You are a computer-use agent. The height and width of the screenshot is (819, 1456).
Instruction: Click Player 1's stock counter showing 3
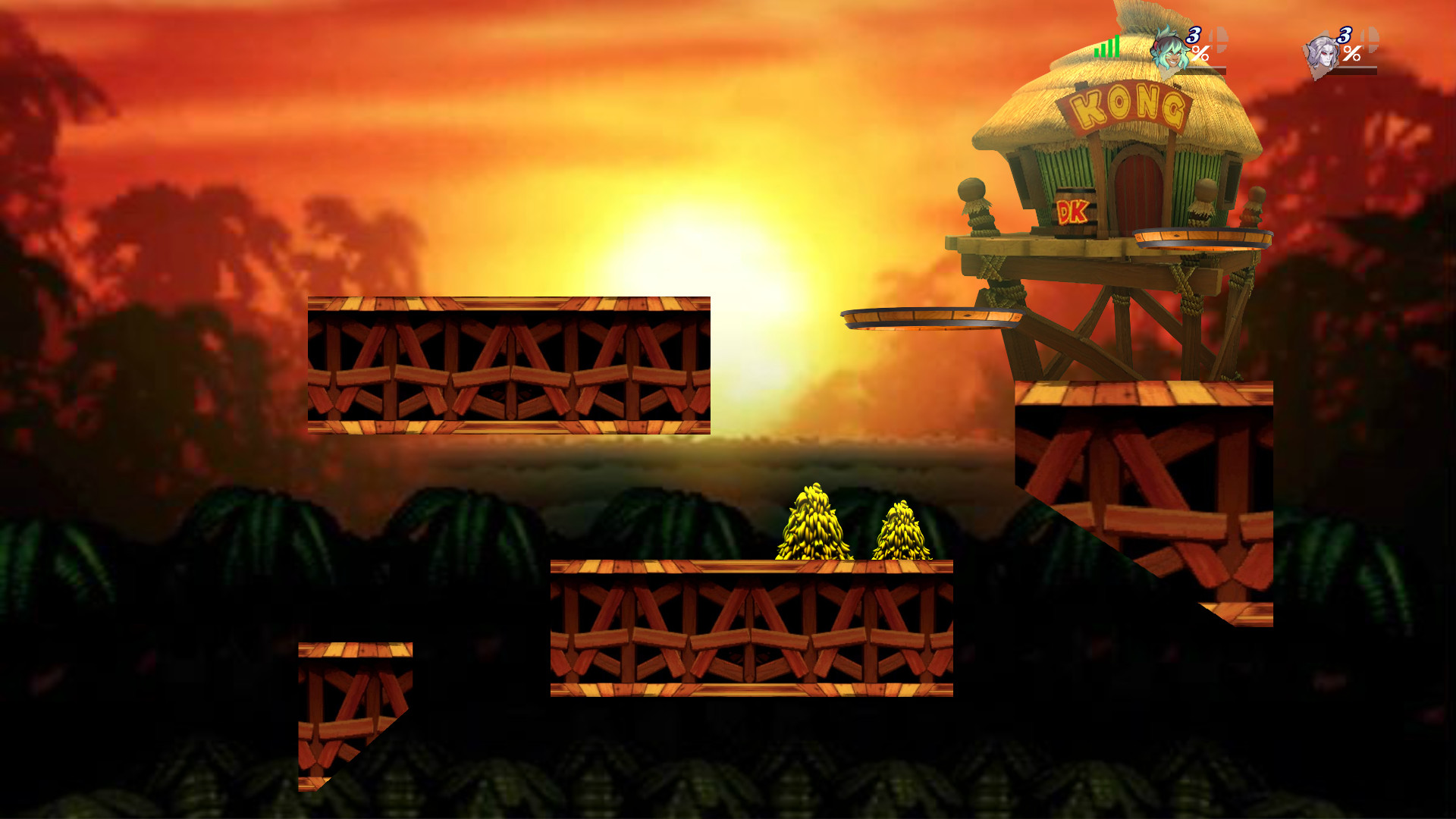click(1194, 35)
